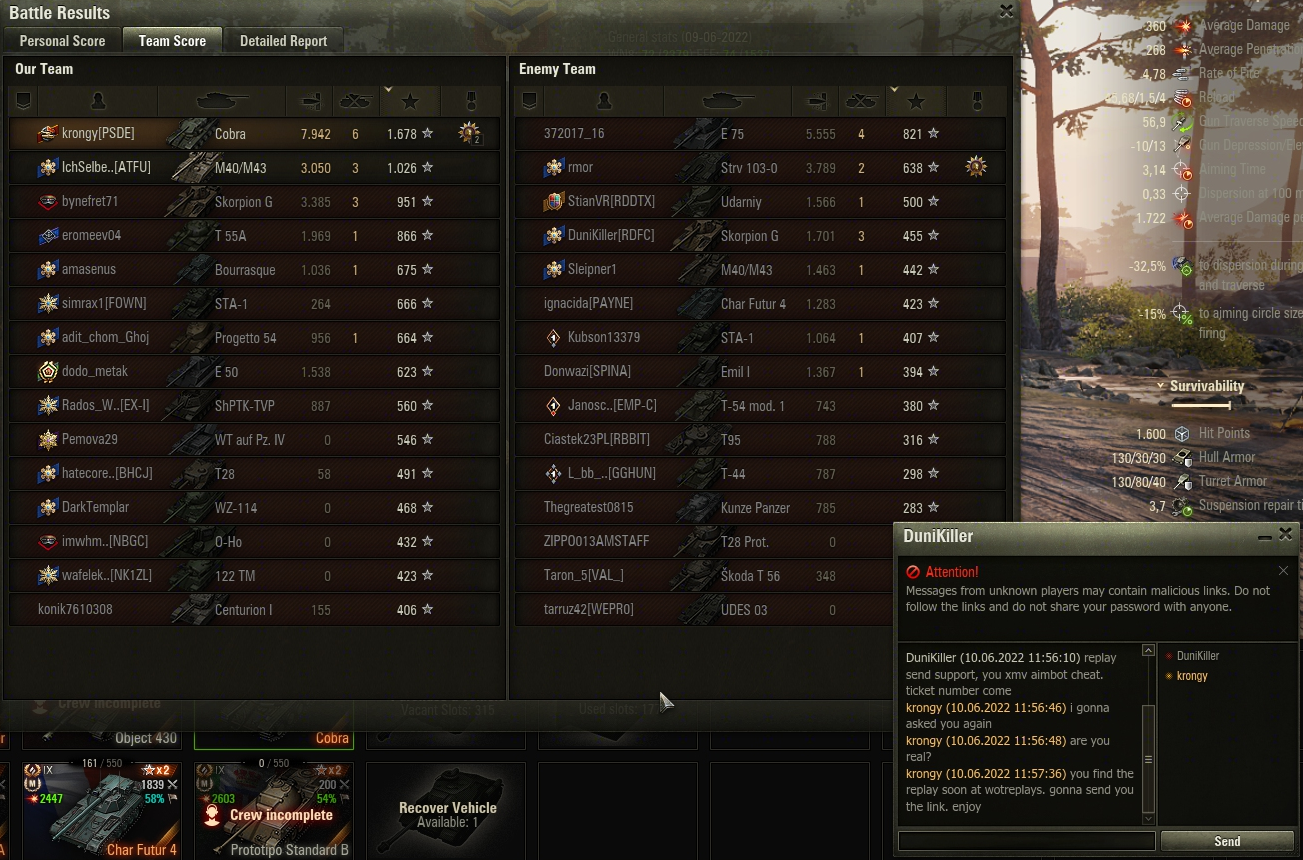Select the frags column icon on our team
Image resolution: width=1303 pixels, height=860 pixels.
click(x=356, y=100)
